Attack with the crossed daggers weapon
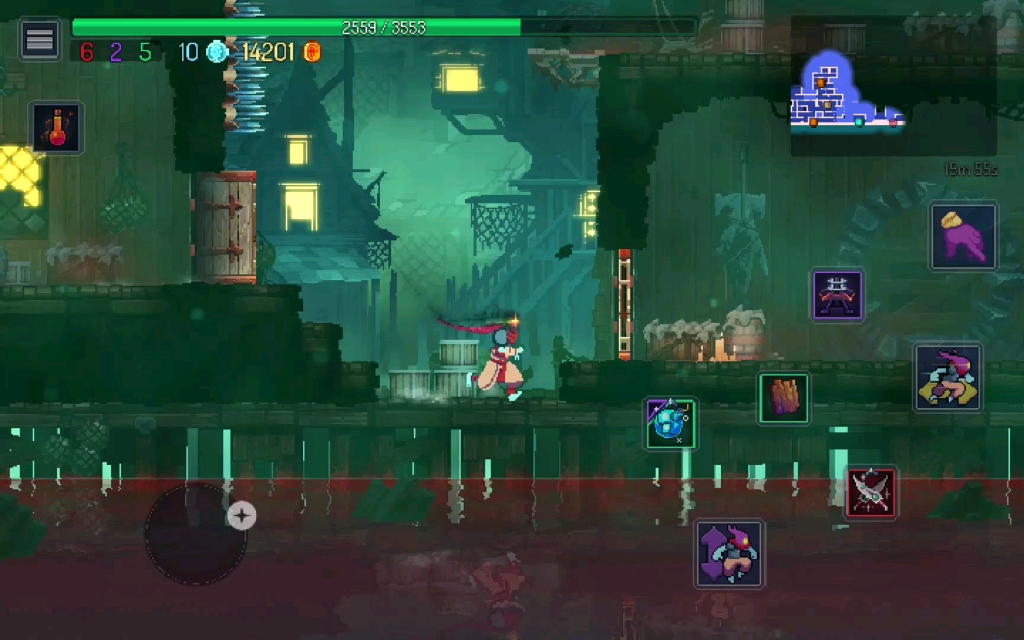Image resolution: width=1024 pixels, height=640 pixels. click(x=871, y=493)
